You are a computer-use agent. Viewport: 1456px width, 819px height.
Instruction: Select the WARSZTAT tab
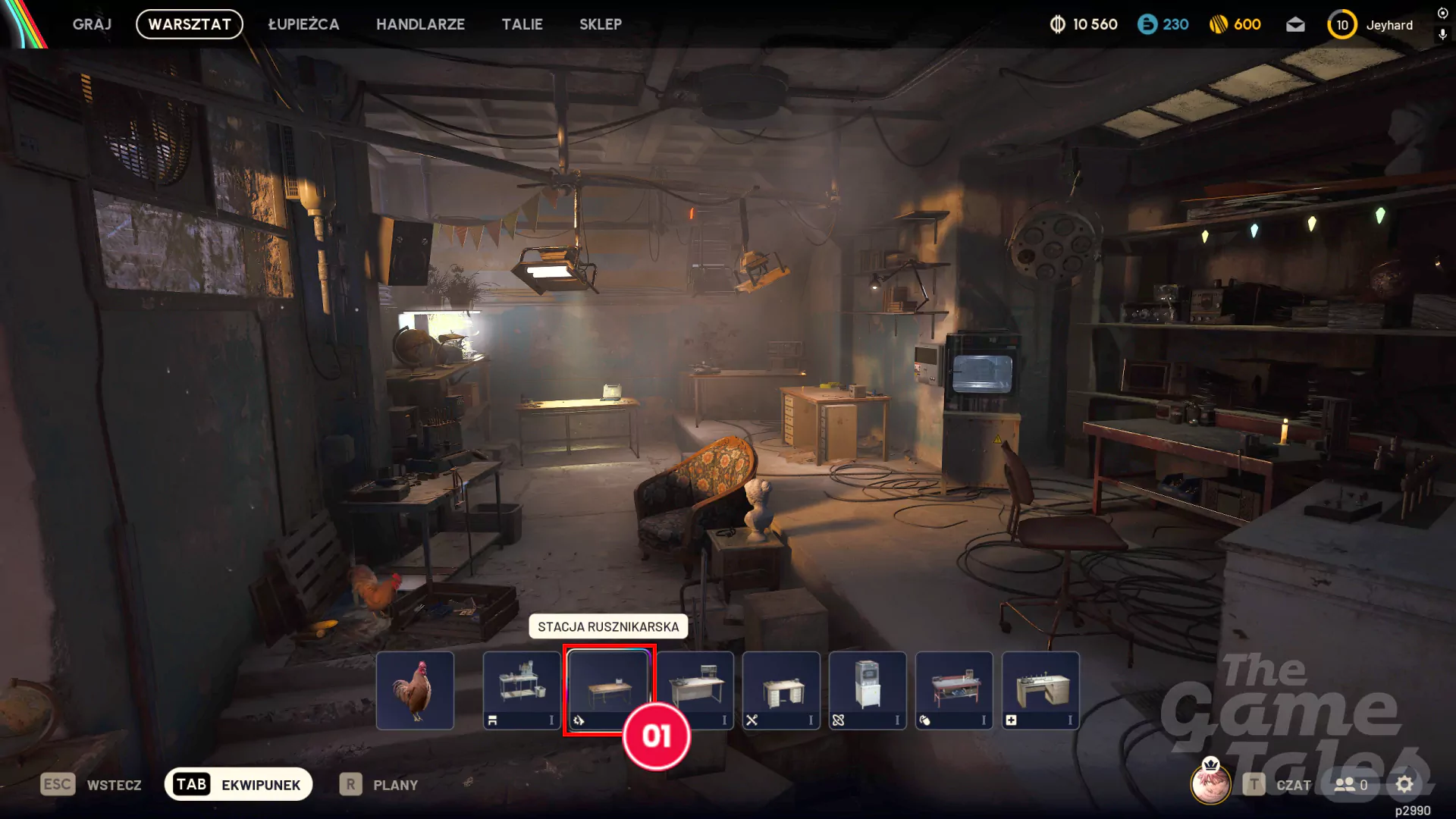click(x=190, y=24)
